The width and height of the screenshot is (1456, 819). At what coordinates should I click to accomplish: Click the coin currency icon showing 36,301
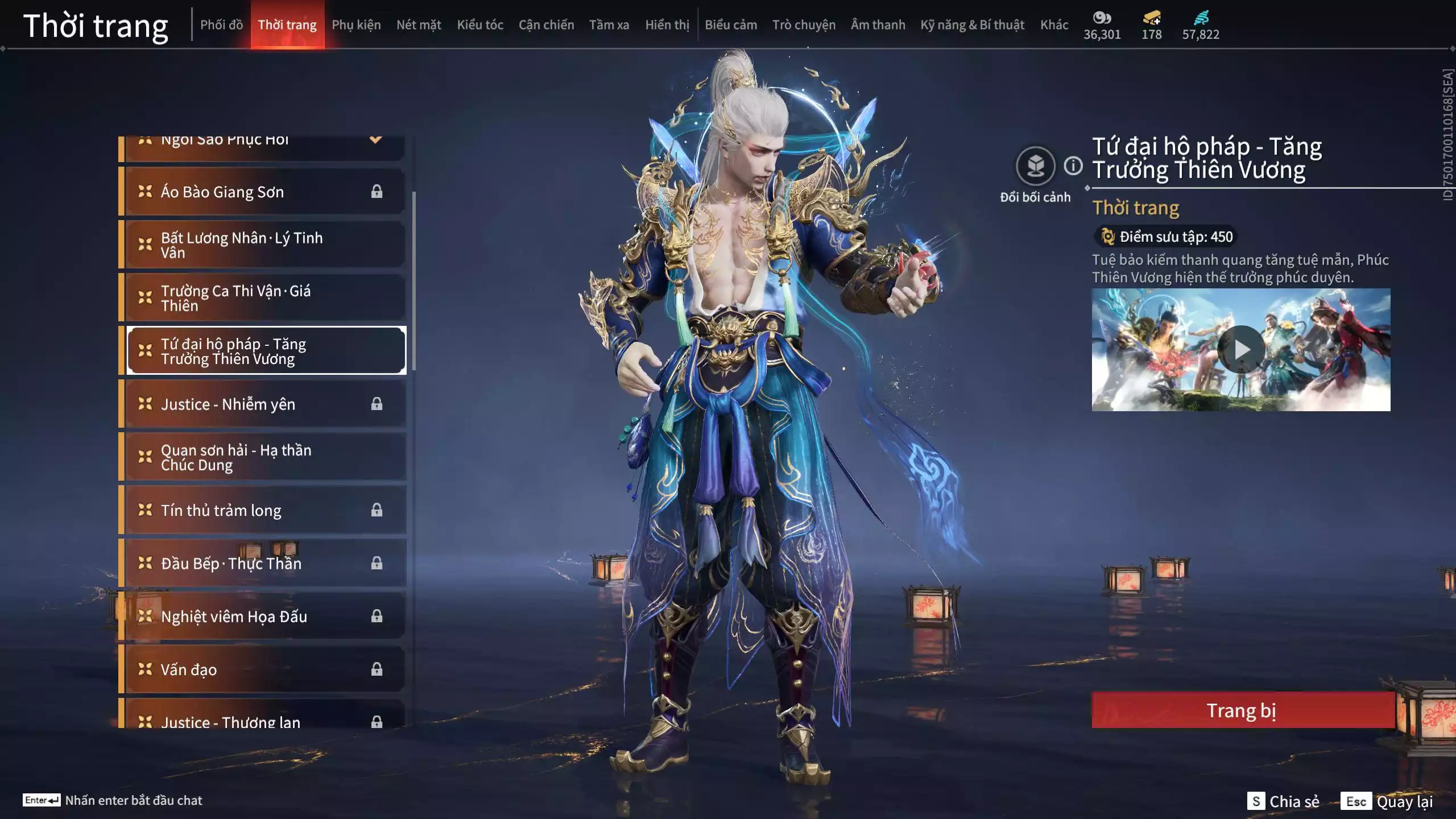[x=1102, y=17]
